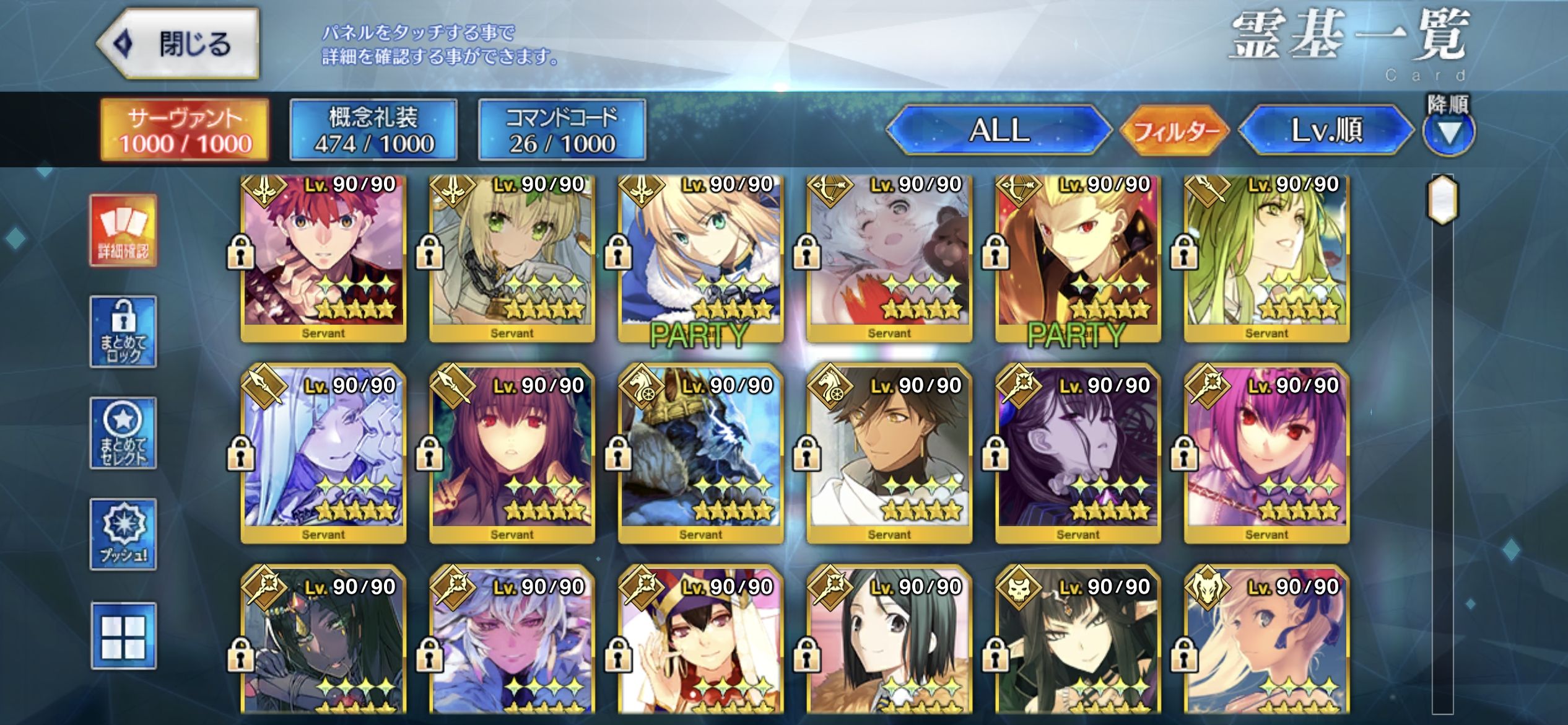Toggle the 降順 descending arrow button
This screenshot has width=1568, height=725.
tap(1448, 131)
